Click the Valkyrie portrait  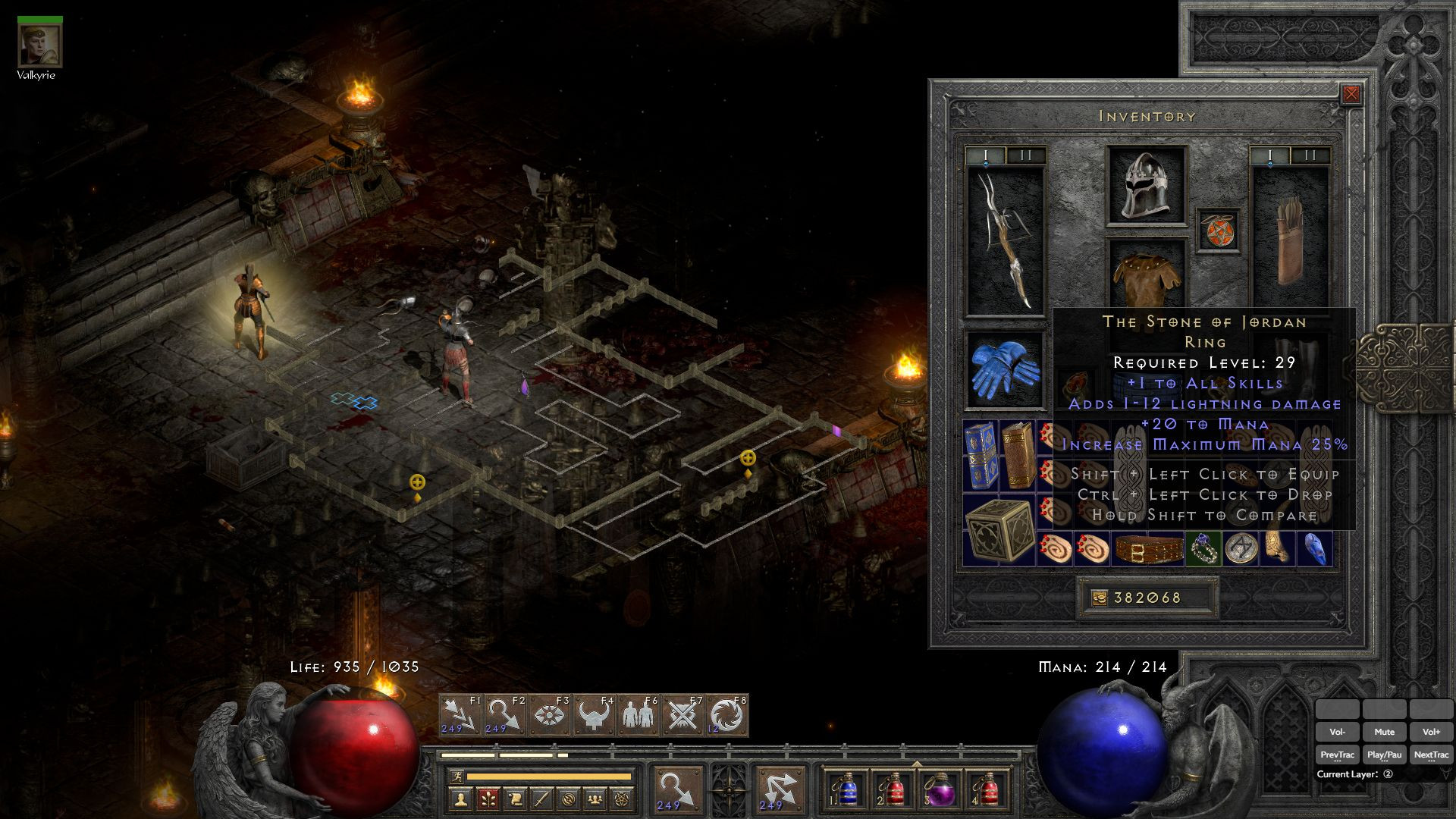coord(39,44)
